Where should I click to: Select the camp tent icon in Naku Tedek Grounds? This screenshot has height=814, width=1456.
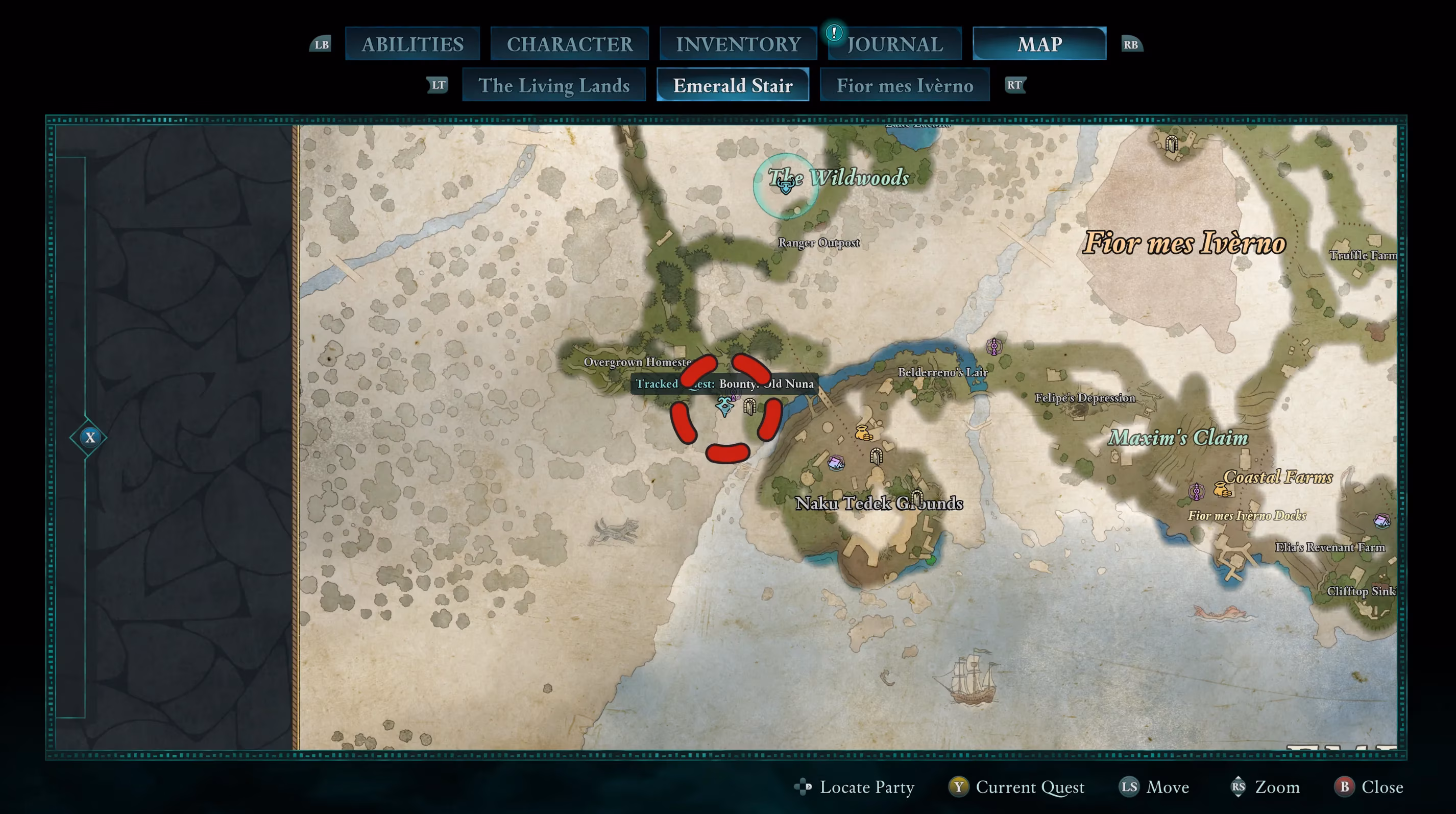tap(837, 462)
